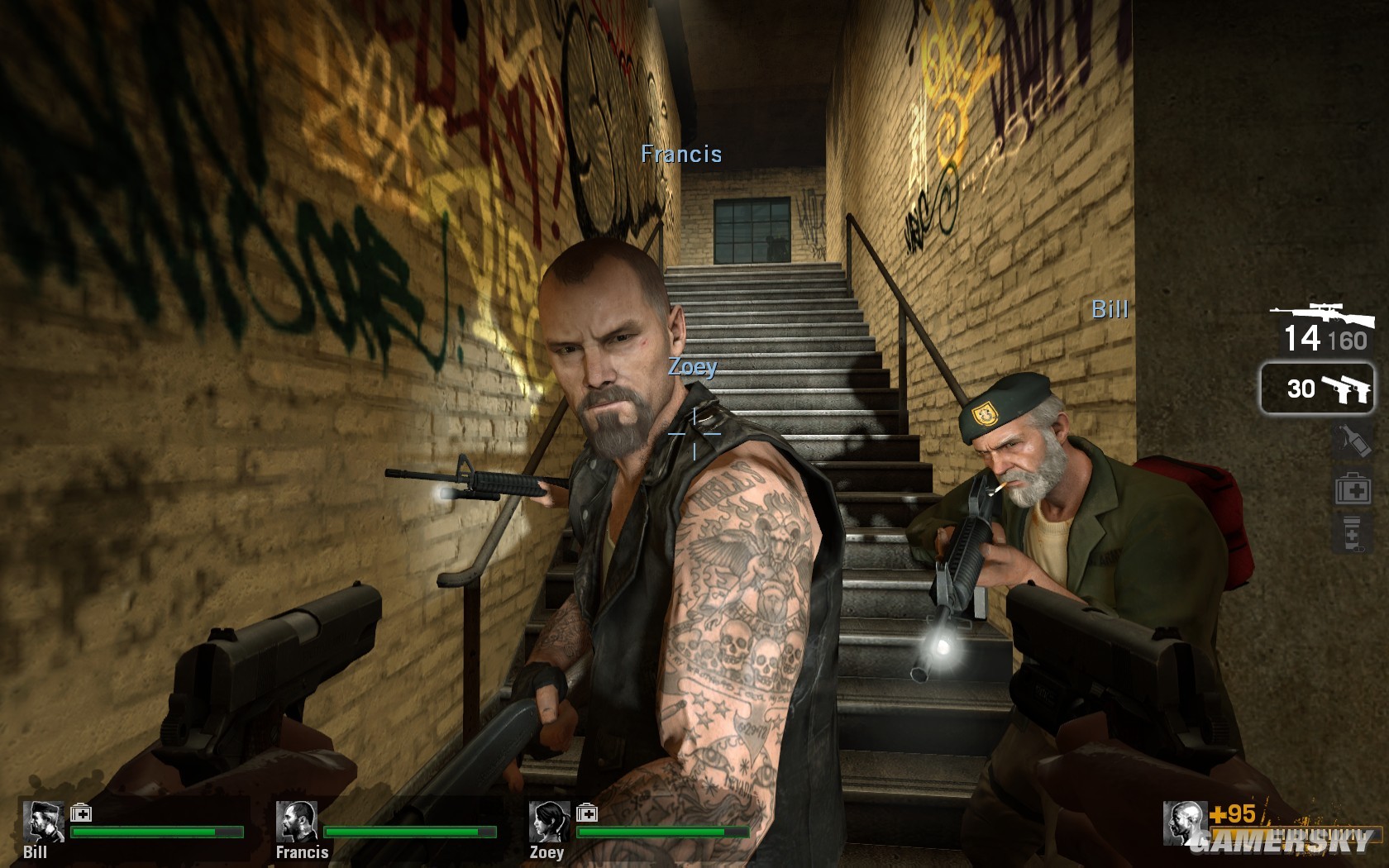
Task: Pick the pain pills bottle slot
Action: click(x=1352, y=534)
